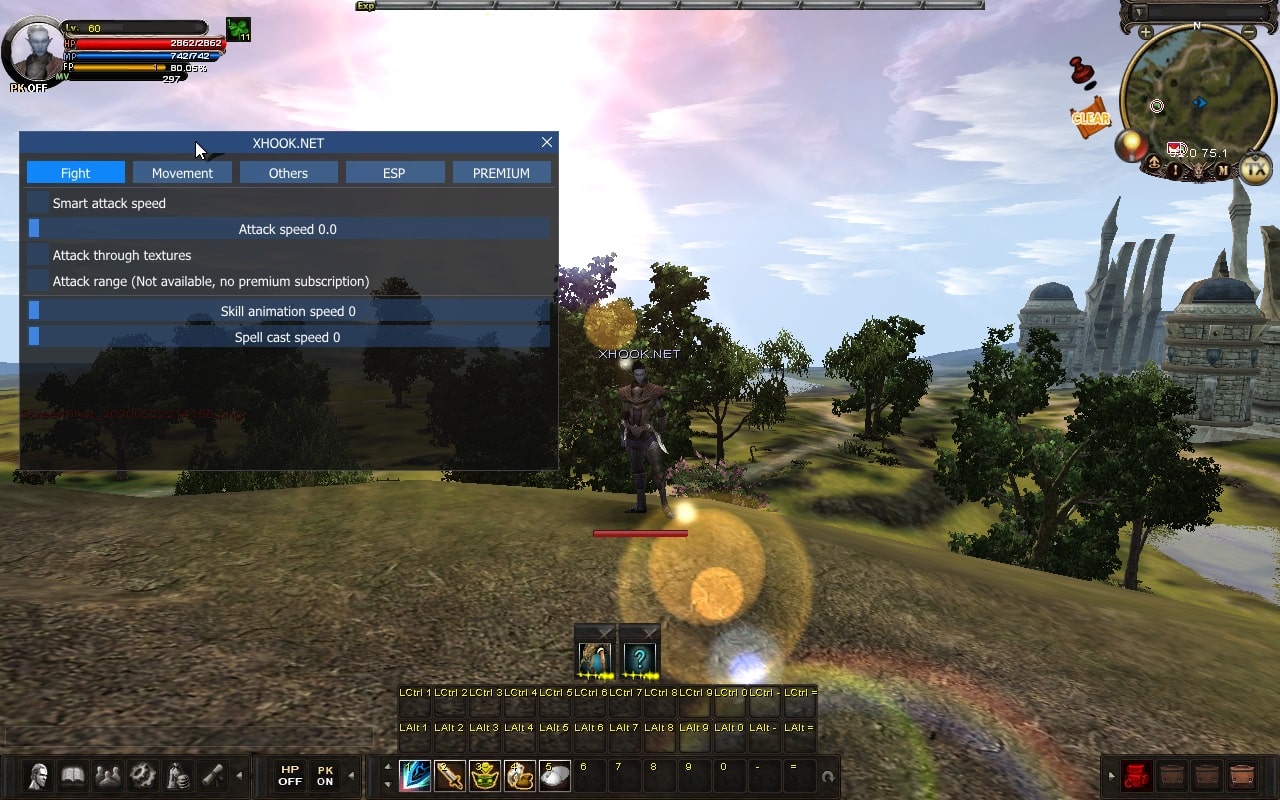The image size is (1280, 800).
Task: Toggle PK ON mode
Action: [325, 775]
